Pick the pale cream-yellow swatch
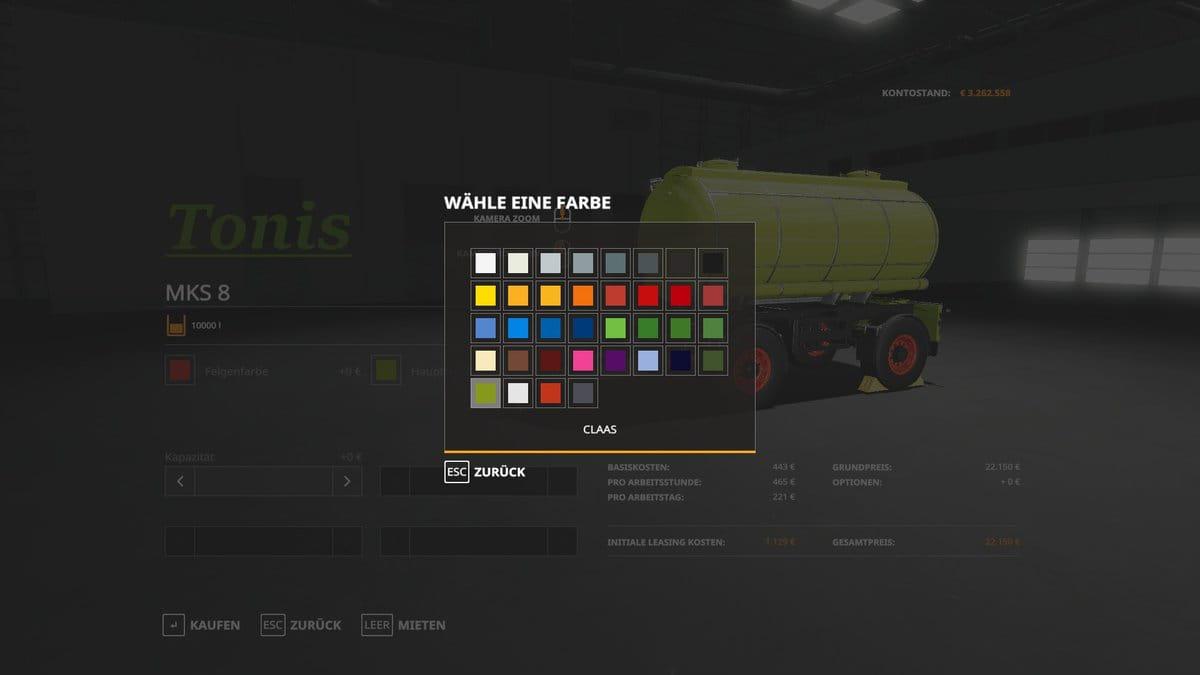Image resolution: width=1200 pixels, height=675 pixels. [x=486, y=360]
